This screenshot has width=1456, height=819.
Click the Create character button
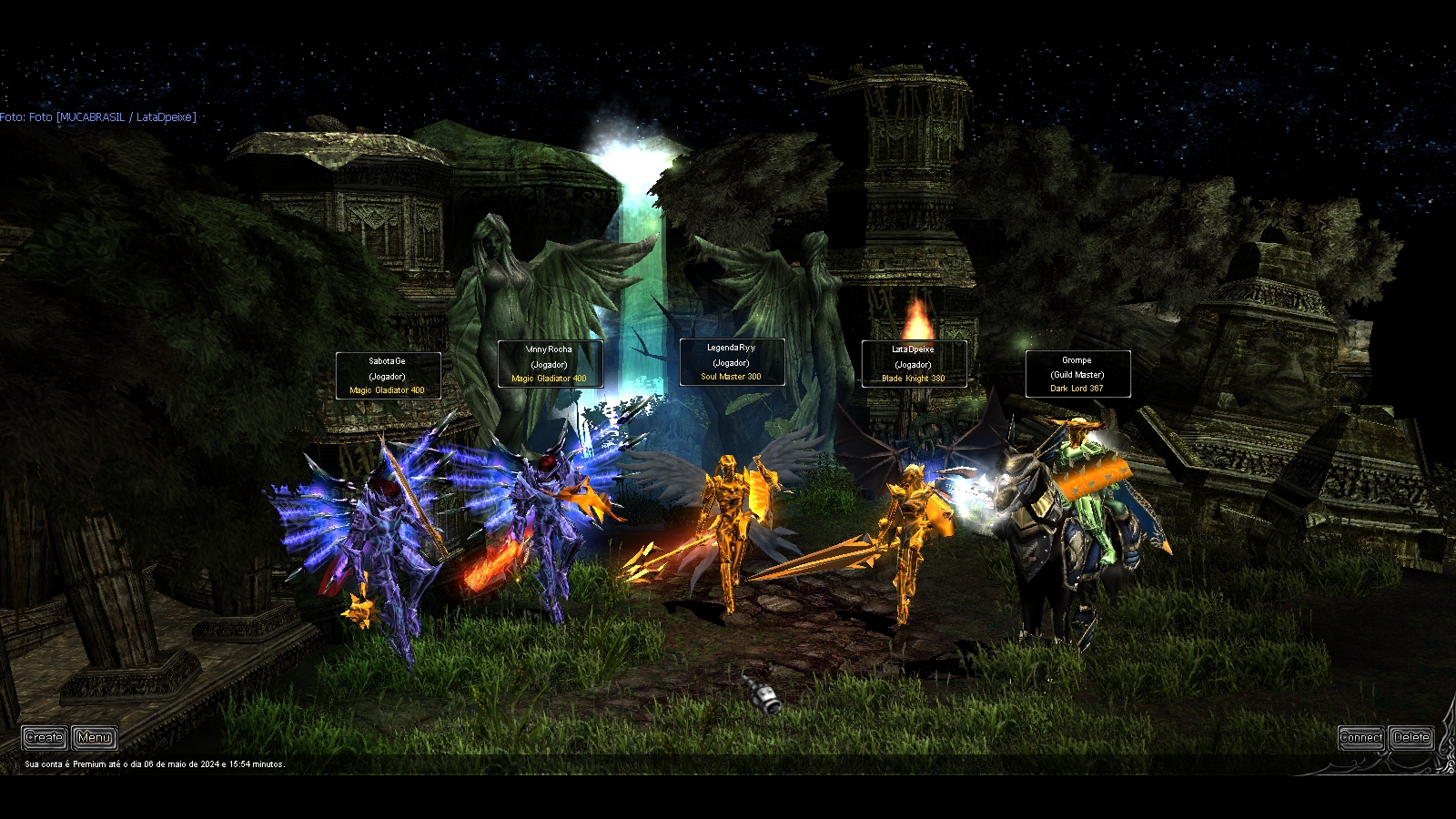click(44, 737)
